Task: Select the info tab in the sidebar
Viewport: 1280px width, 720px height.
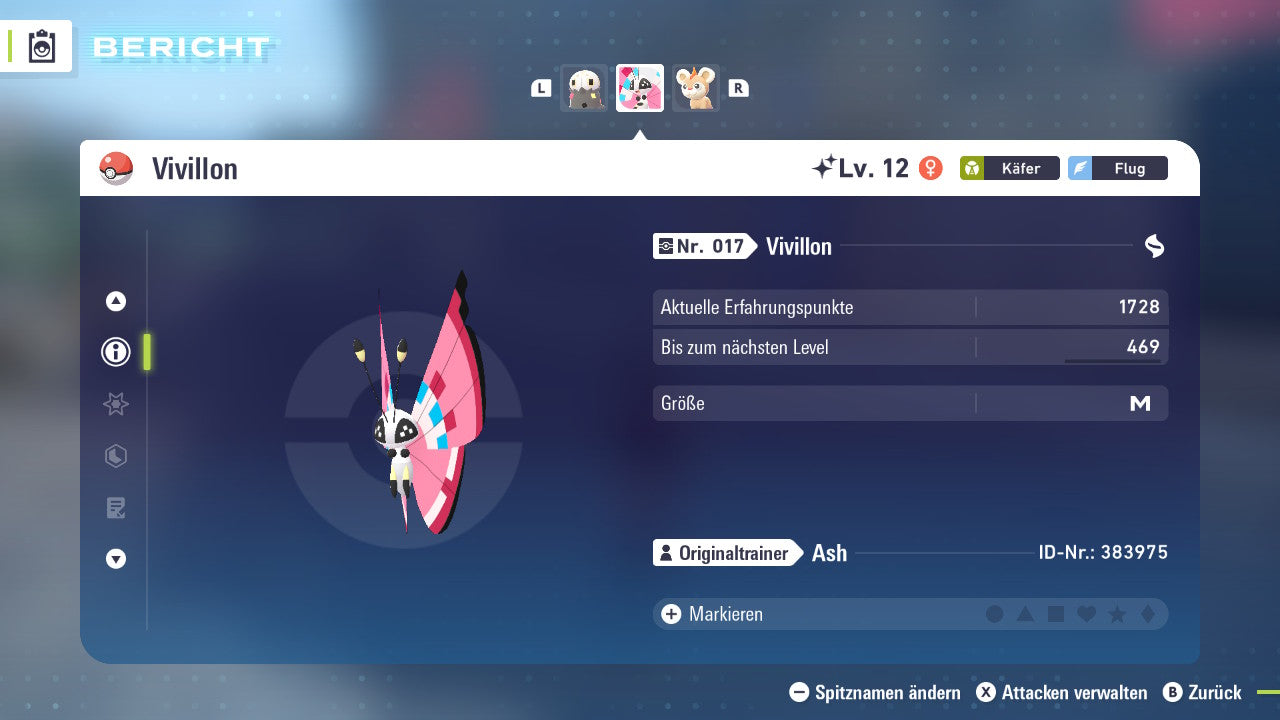Action: coord(115,352)
